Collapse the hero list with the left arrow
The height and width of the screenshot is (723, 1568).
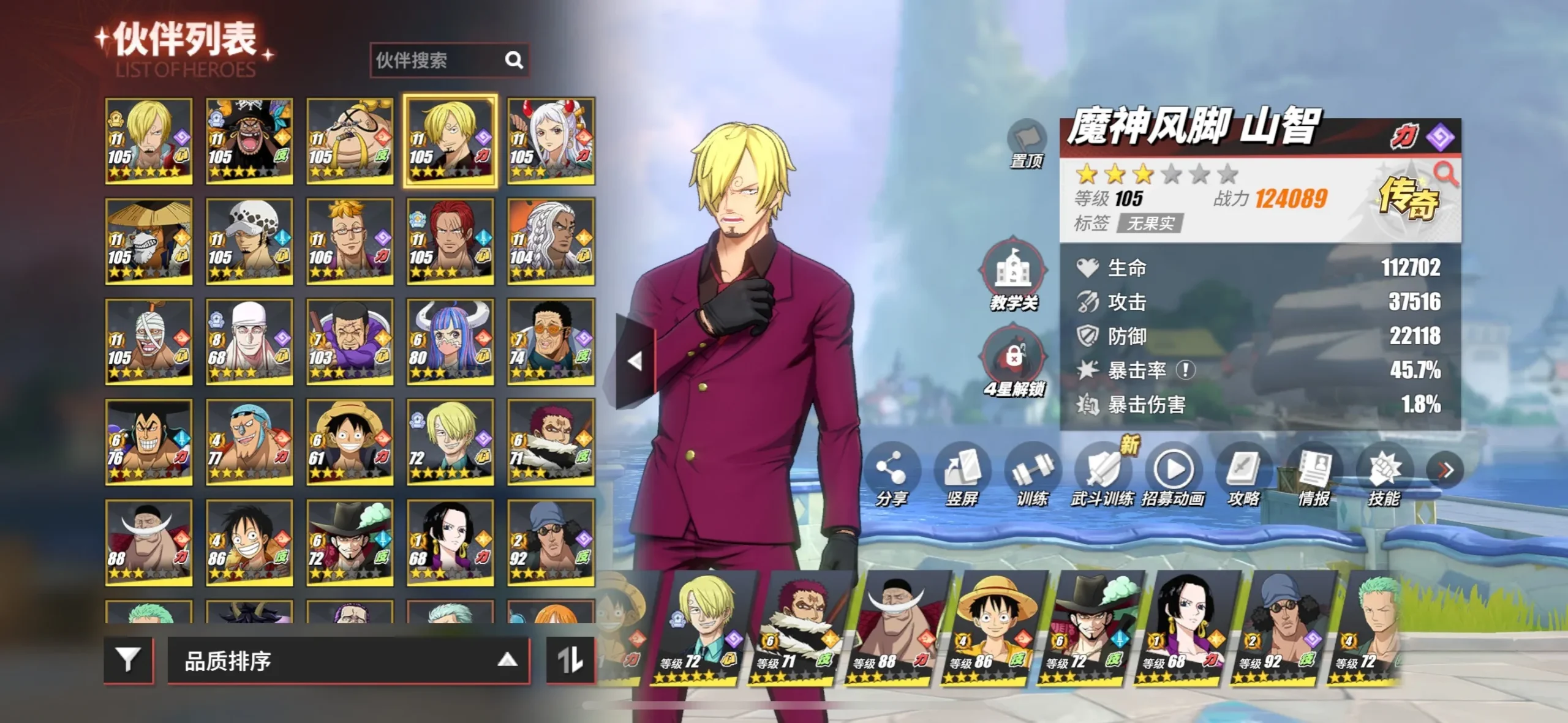[x=635, y=361]
